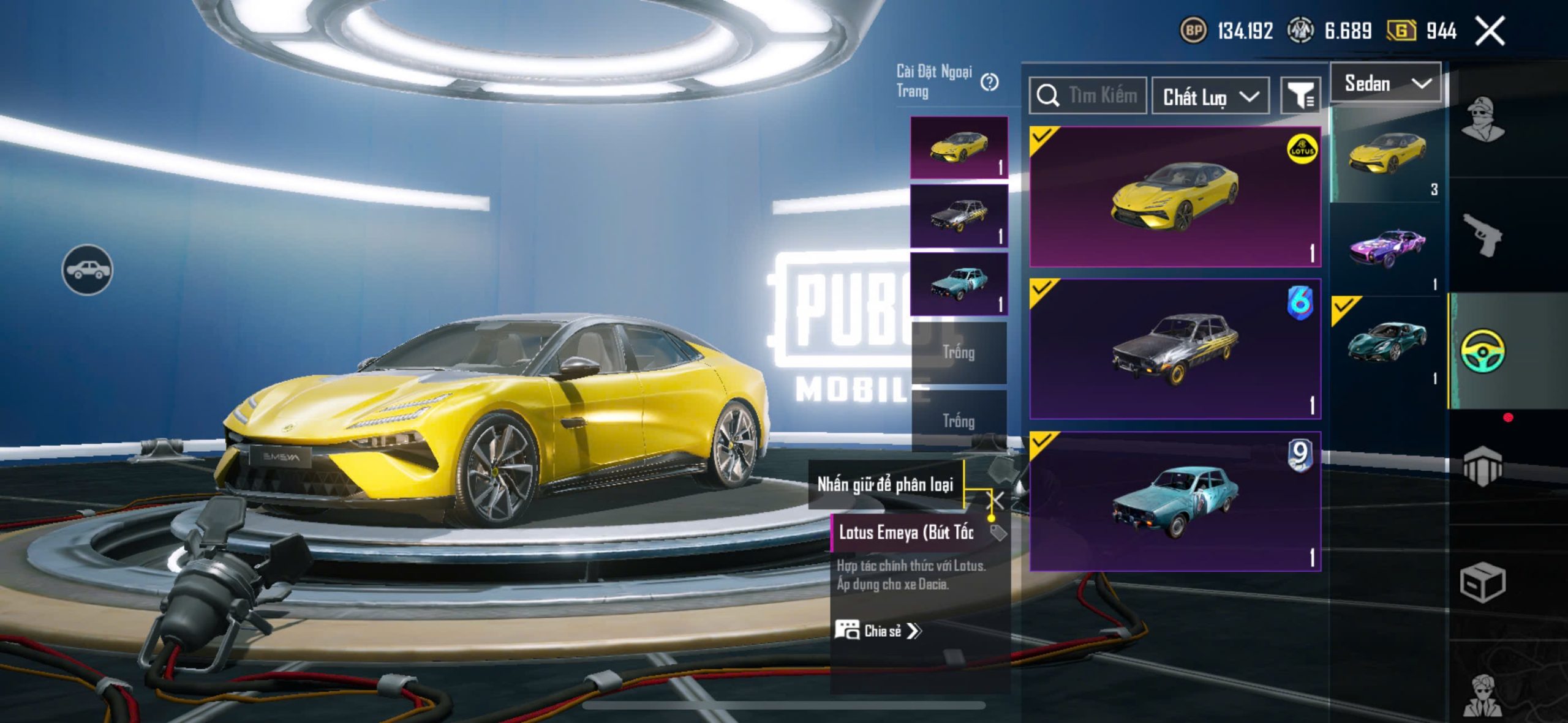
Task: Open the crate box tab
Action: tap(1482, 582)
